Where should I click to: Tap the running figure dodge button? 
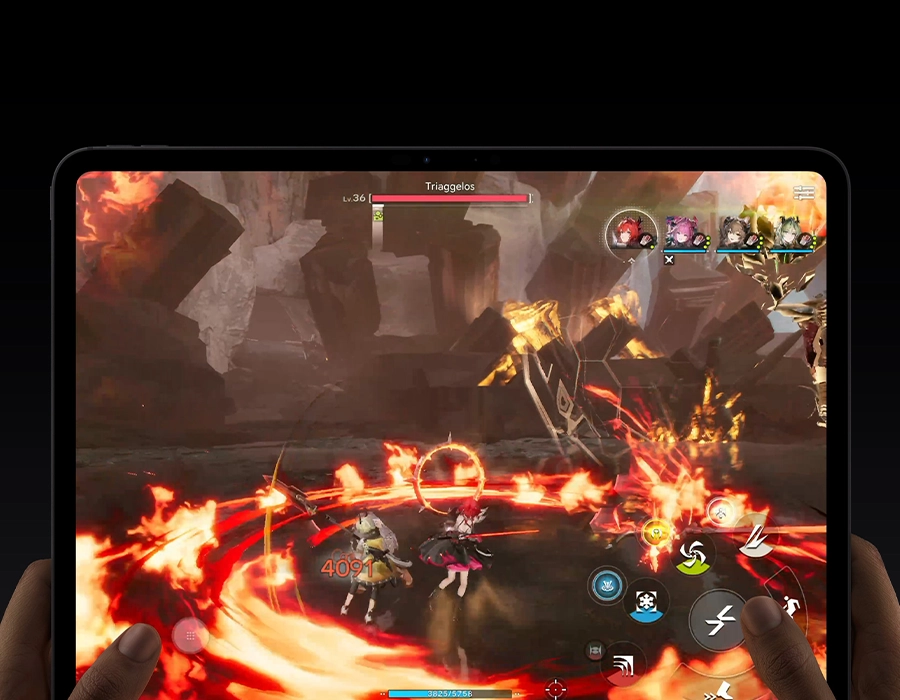point(790,606)
